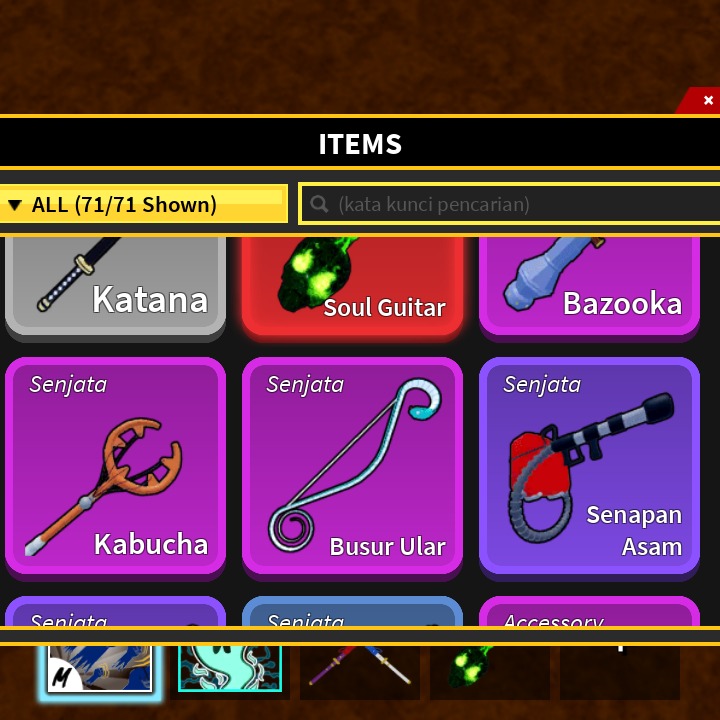The height and width of the screenshot is (720, 720).
Task: Pick the Kabucha weapon tile
Action: coord(115,466)
